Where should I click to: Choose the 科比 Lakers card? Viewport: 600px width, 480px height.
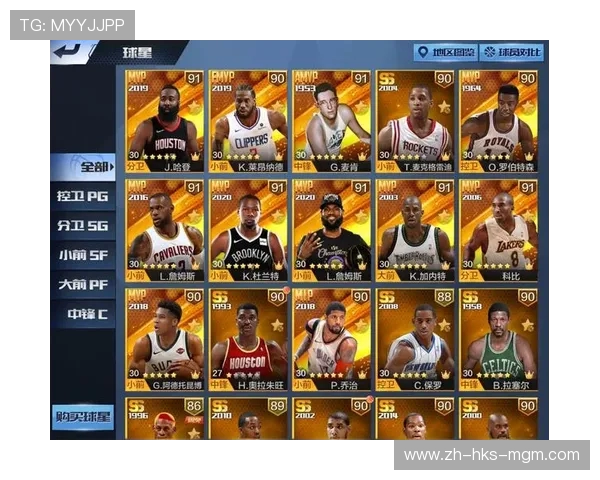(x=499, y=230)
